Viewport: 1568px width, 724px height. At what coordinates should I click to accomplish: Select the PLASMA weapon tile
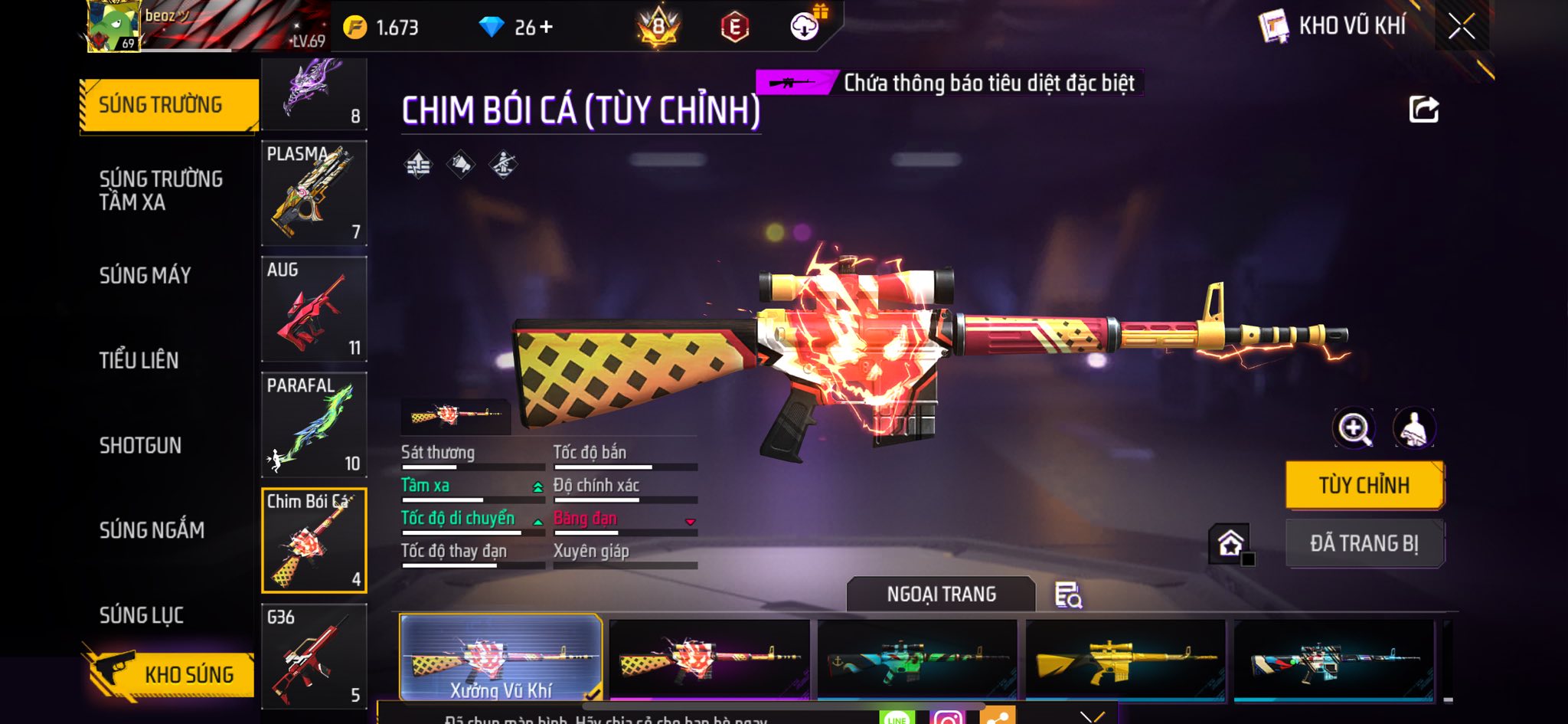click(314, 193)
